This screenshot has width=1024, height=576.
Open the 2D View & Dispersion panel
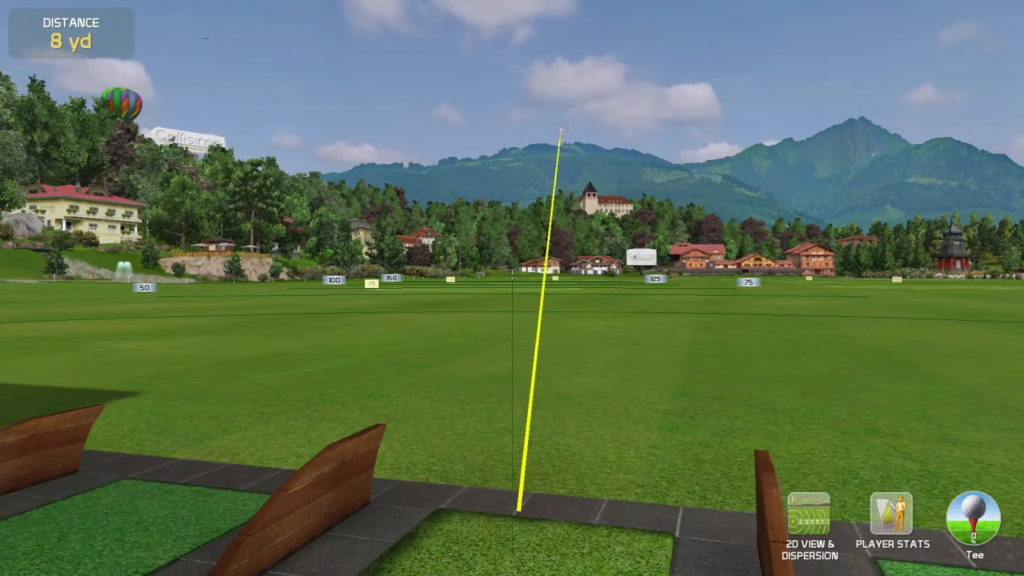point(808,514)
